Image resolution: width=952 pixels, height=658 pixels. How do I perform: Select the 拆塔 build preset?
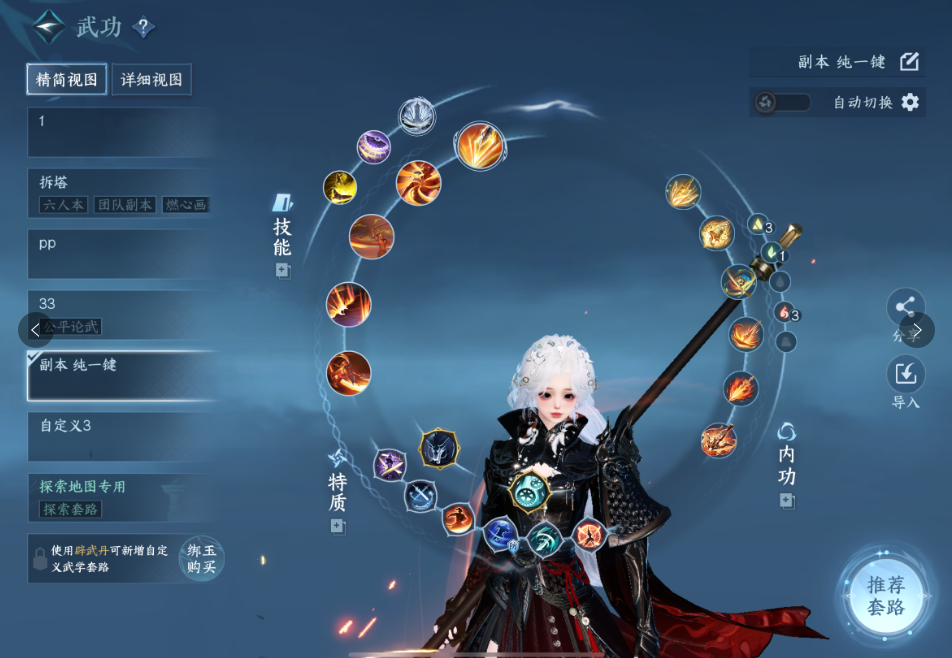pyautogui.click(x=120, y=192)
